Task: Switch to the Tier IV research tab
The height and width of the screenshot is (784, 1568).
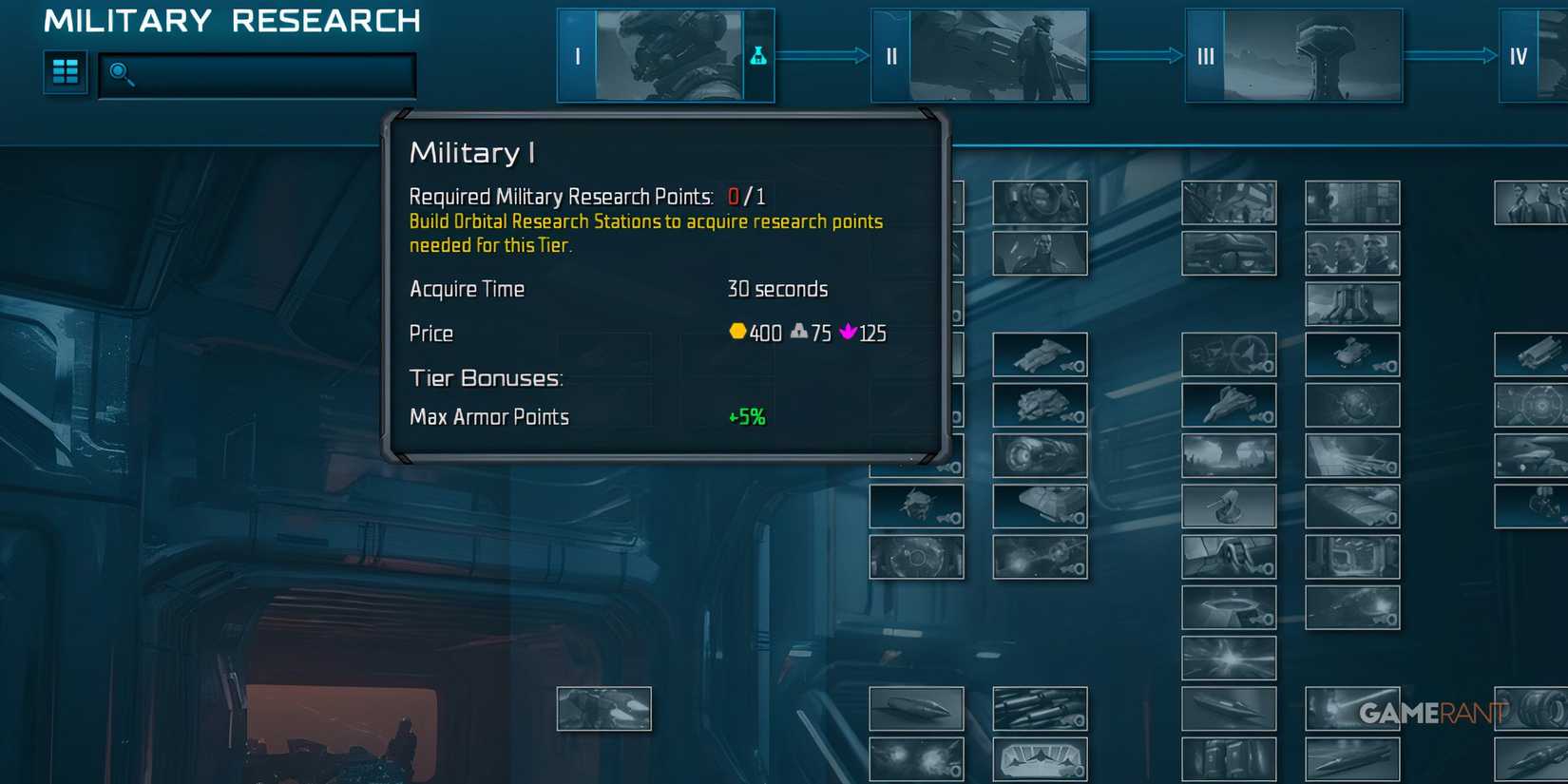Action: point(1520,55)
